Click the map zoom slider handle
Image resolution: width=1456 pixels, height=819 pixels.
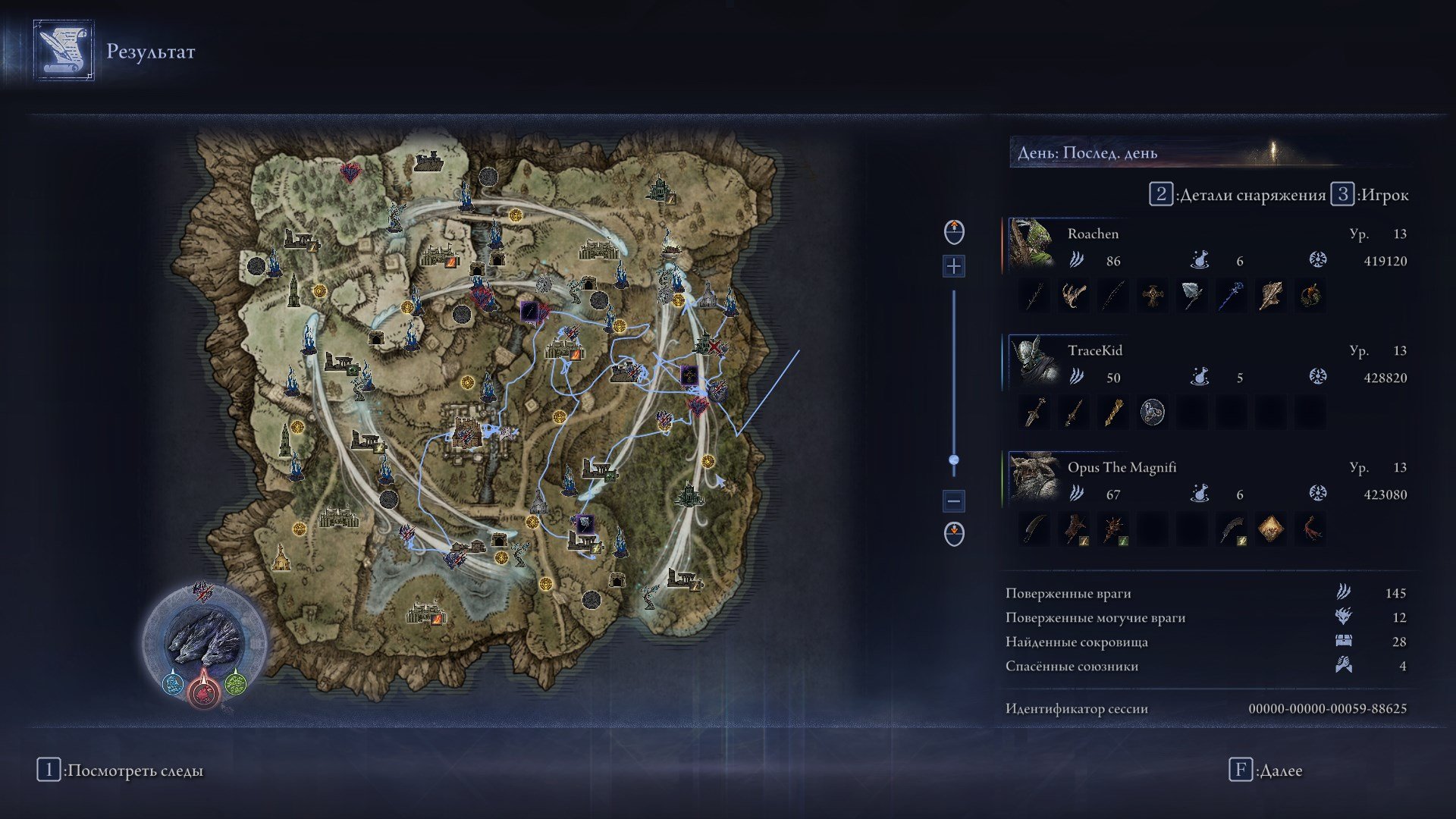[954, 460]
